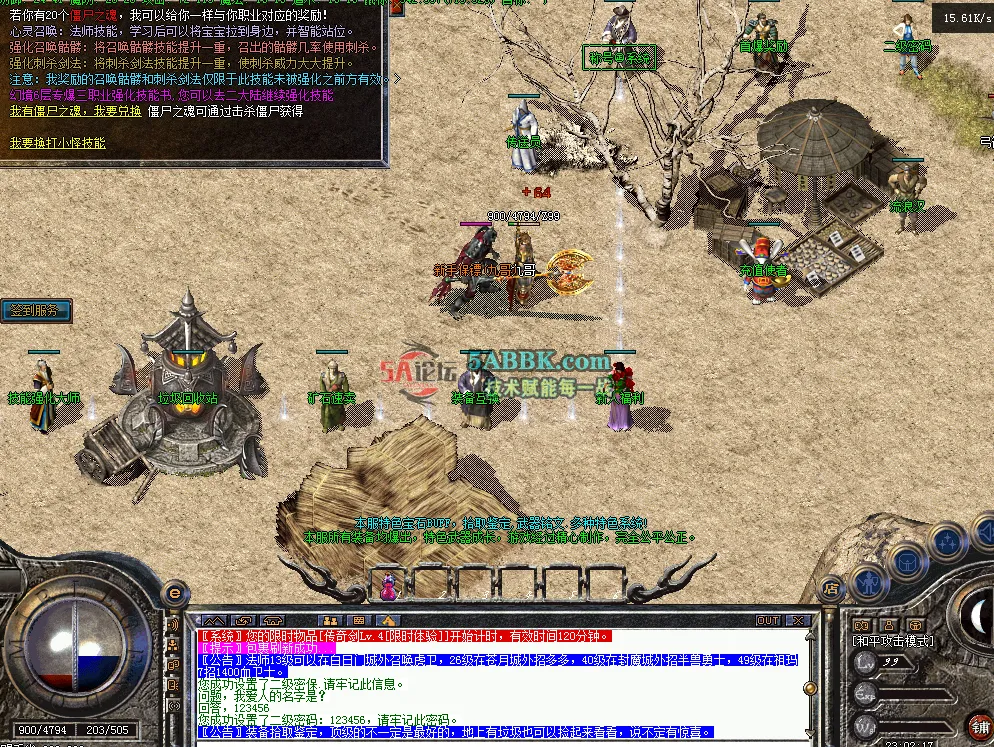Screen dimensions: 994x747
Task: Click the OUT button on chat bar
Action: [x=768, y=621]
